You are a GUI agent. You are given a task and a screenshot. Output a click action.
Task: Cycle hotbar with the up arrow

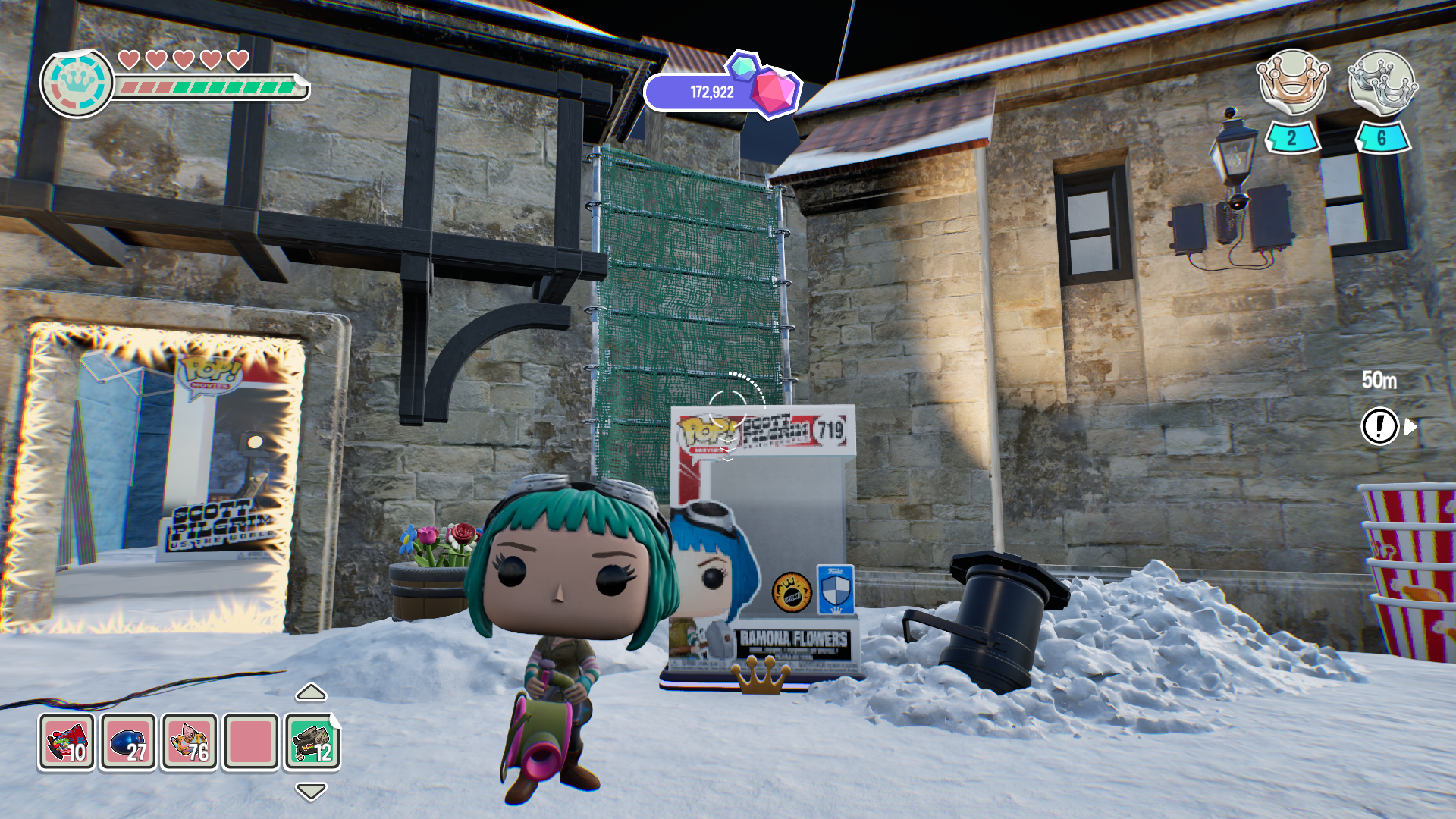311,692
